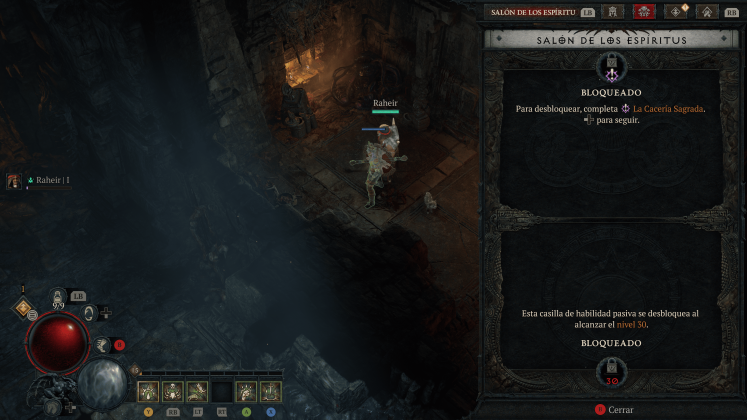Select Raheir's party portrait
Viewport: 747px width, 420px height.
point(15,180)
